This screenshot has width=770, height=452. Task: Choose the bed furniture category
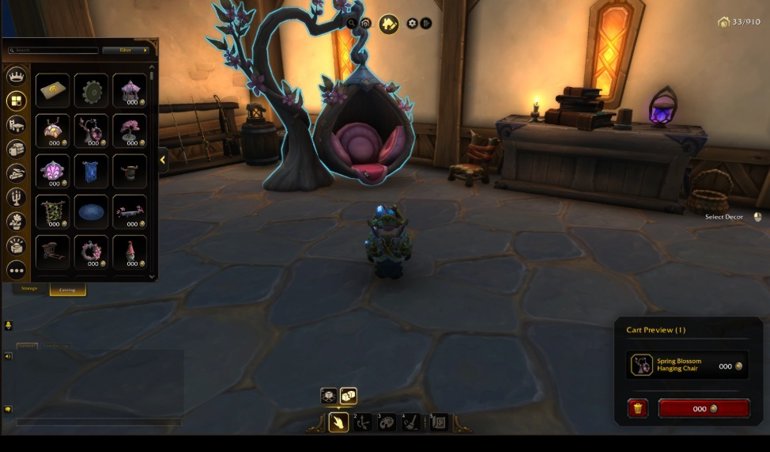click(16, 124)
